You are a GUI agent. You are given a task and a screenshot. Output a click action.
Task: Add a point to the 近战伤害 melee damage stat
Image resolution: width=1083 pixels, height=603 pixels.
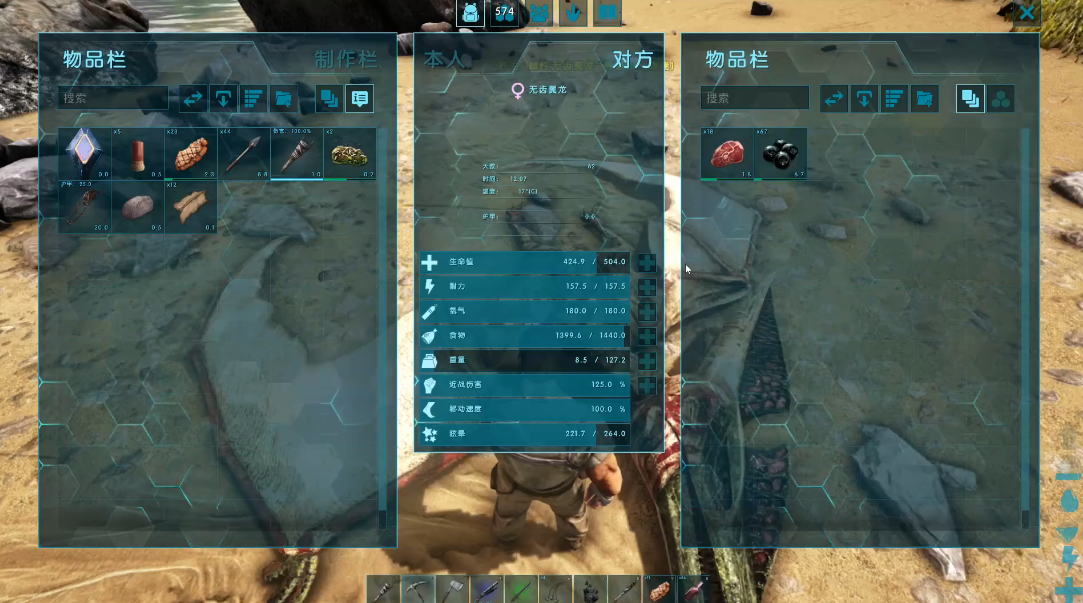pyautogui.click(x=647, y=385)
